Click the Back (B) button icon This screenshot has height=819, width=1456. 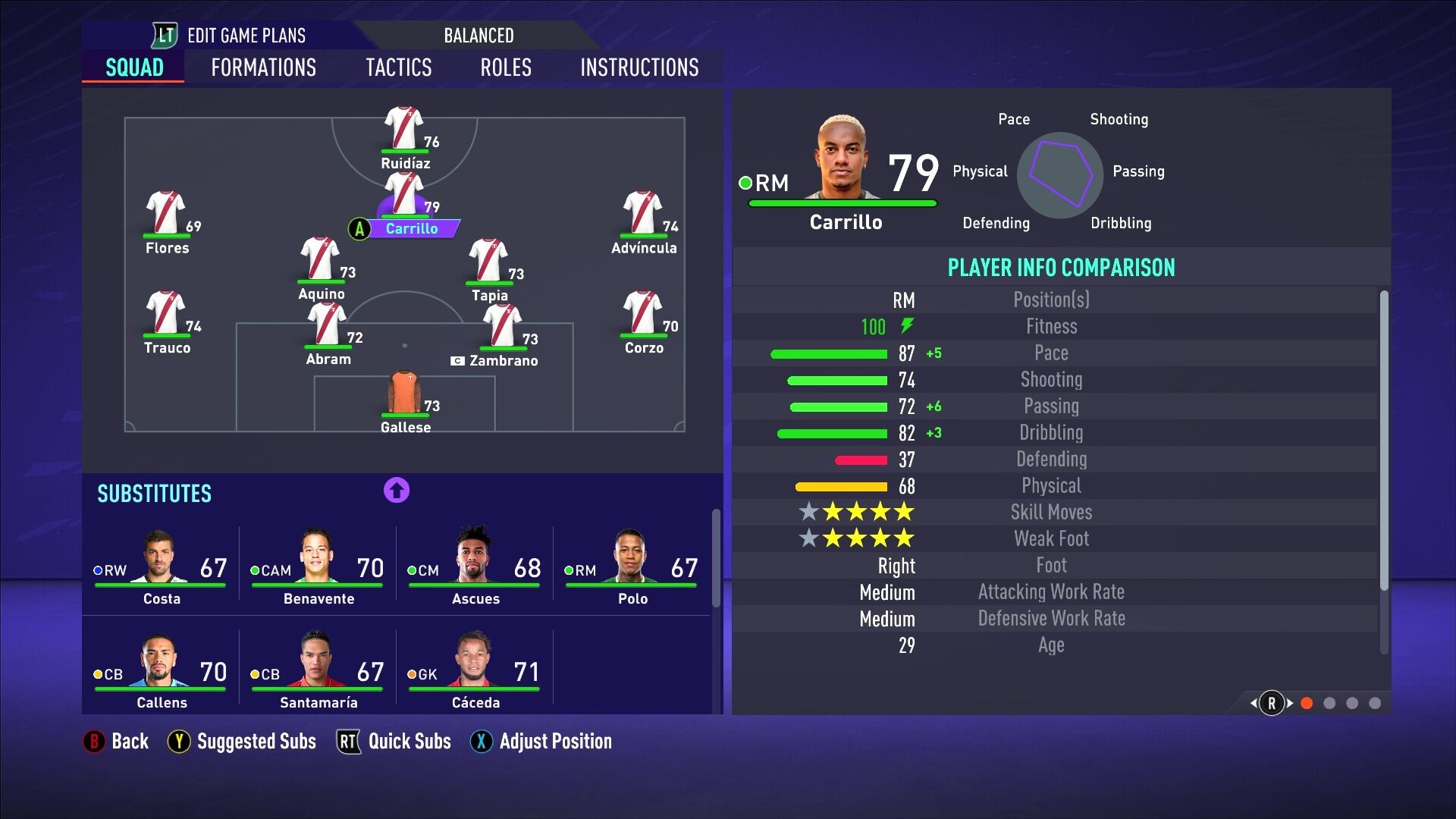coord(93,742)
